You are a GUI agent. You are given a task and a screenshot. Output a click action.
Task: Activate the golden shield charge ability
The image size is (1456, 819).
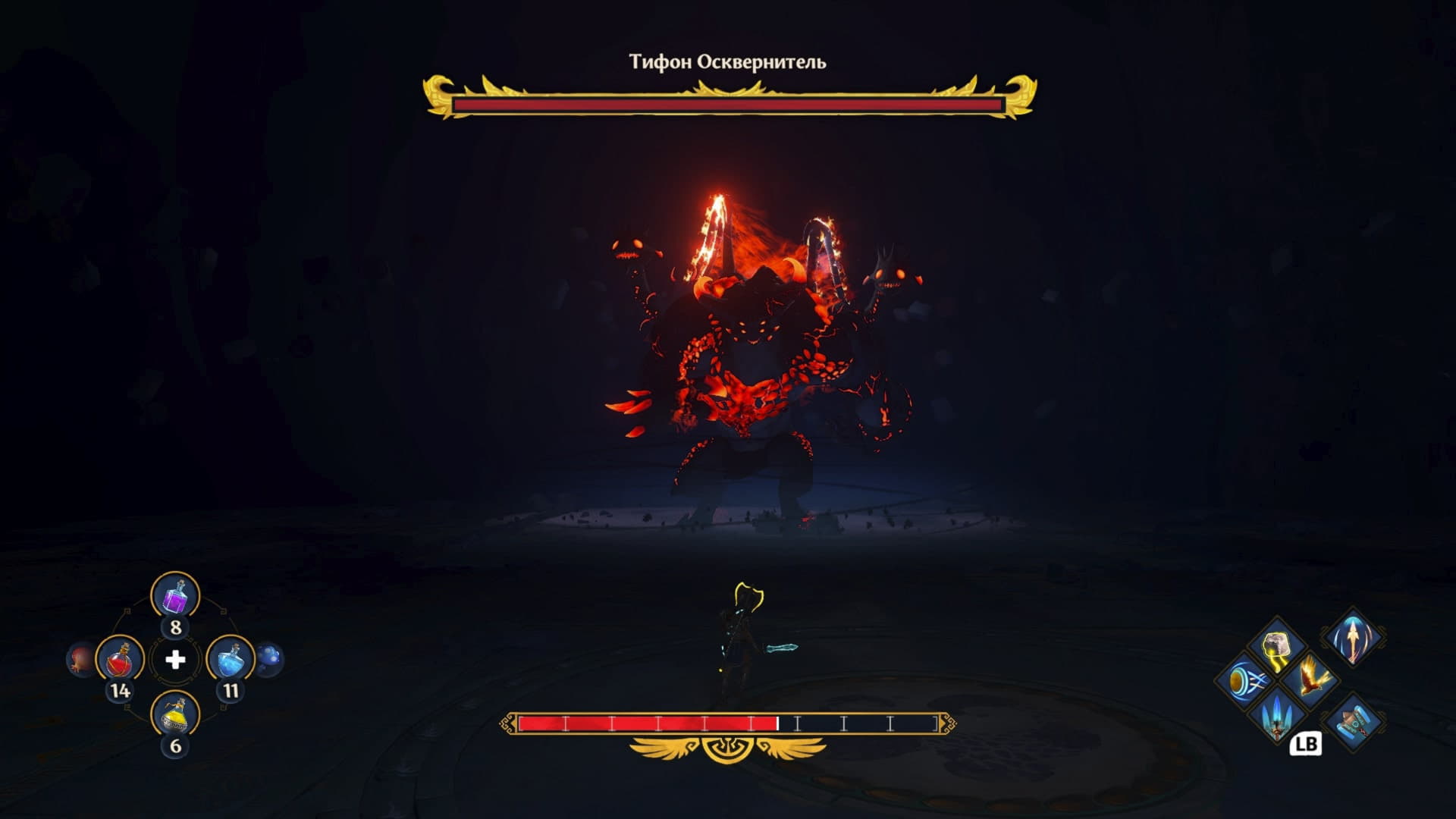[x=1244, y=679]
